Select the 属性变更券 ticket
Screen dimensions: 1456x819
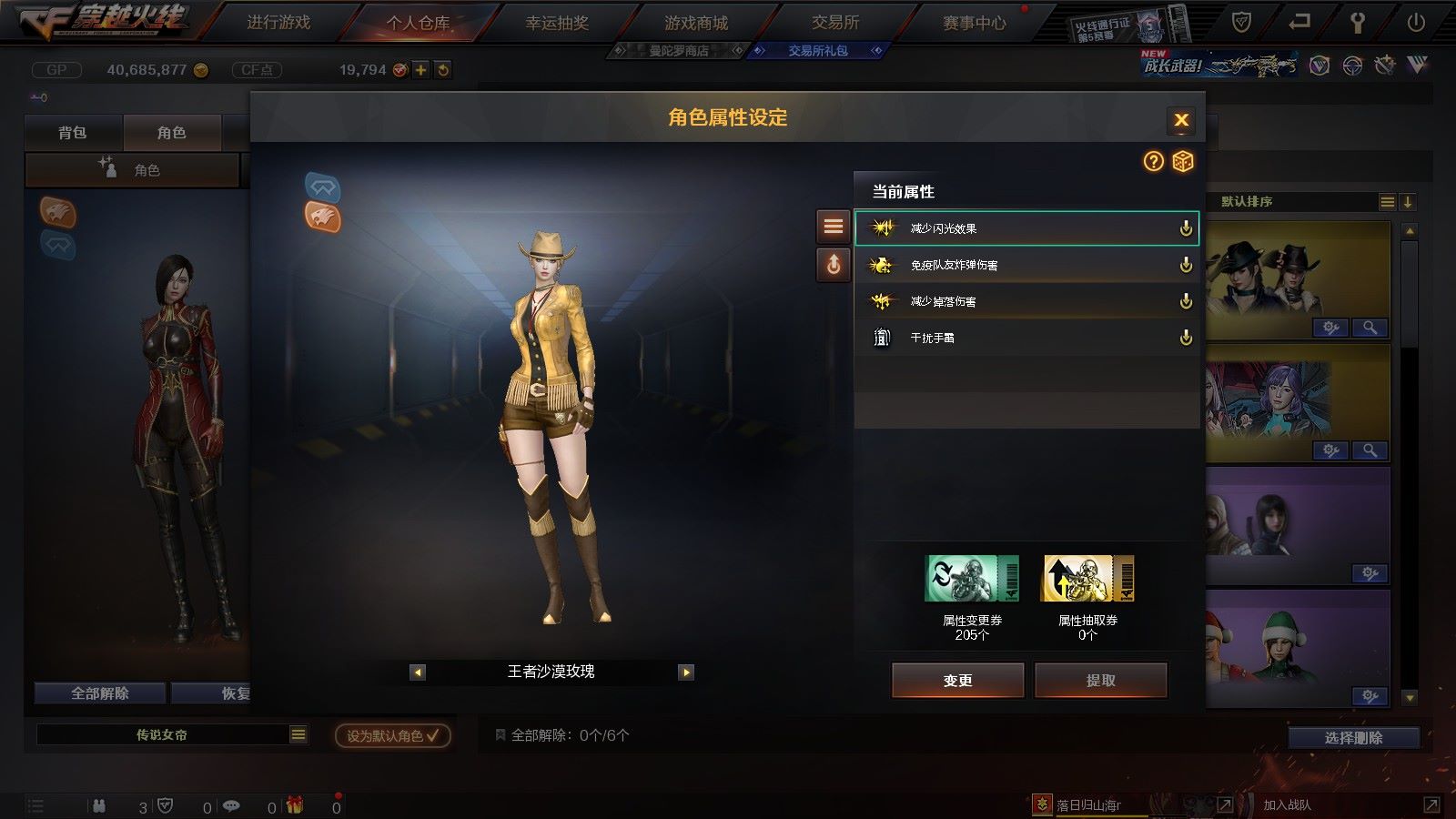click(972, 580)
